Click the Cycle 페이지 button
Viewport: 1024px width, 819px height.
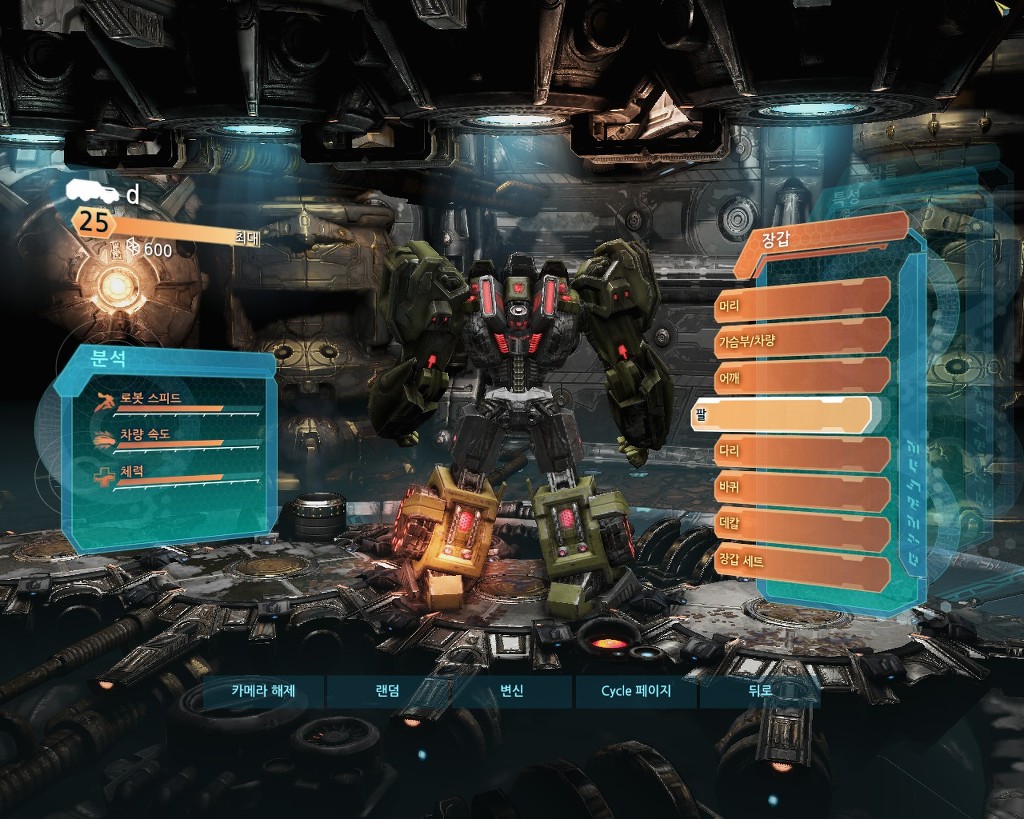pyautogui.click(x=636, y=691)
